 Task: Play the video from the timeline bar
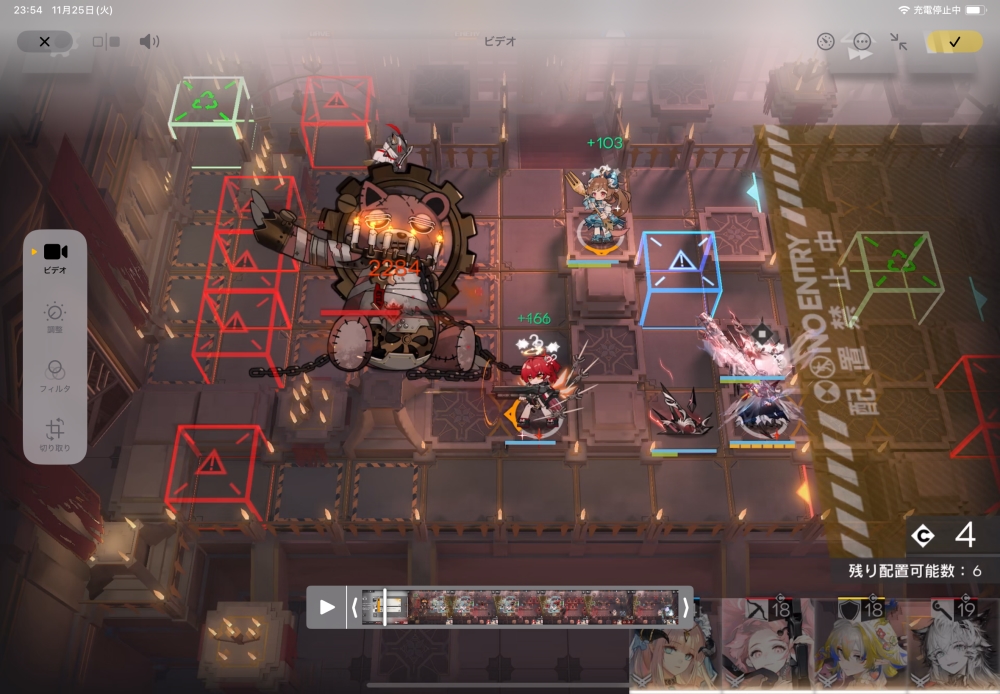(327, 607)
